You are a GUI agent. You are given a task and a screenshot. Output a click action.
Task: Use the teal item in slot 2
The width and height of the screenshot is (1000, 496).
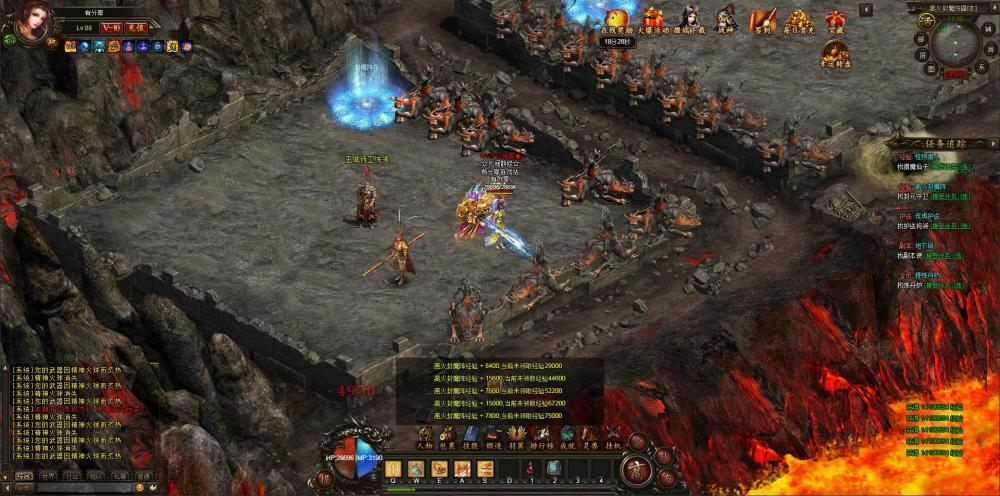tap(553, 468)
